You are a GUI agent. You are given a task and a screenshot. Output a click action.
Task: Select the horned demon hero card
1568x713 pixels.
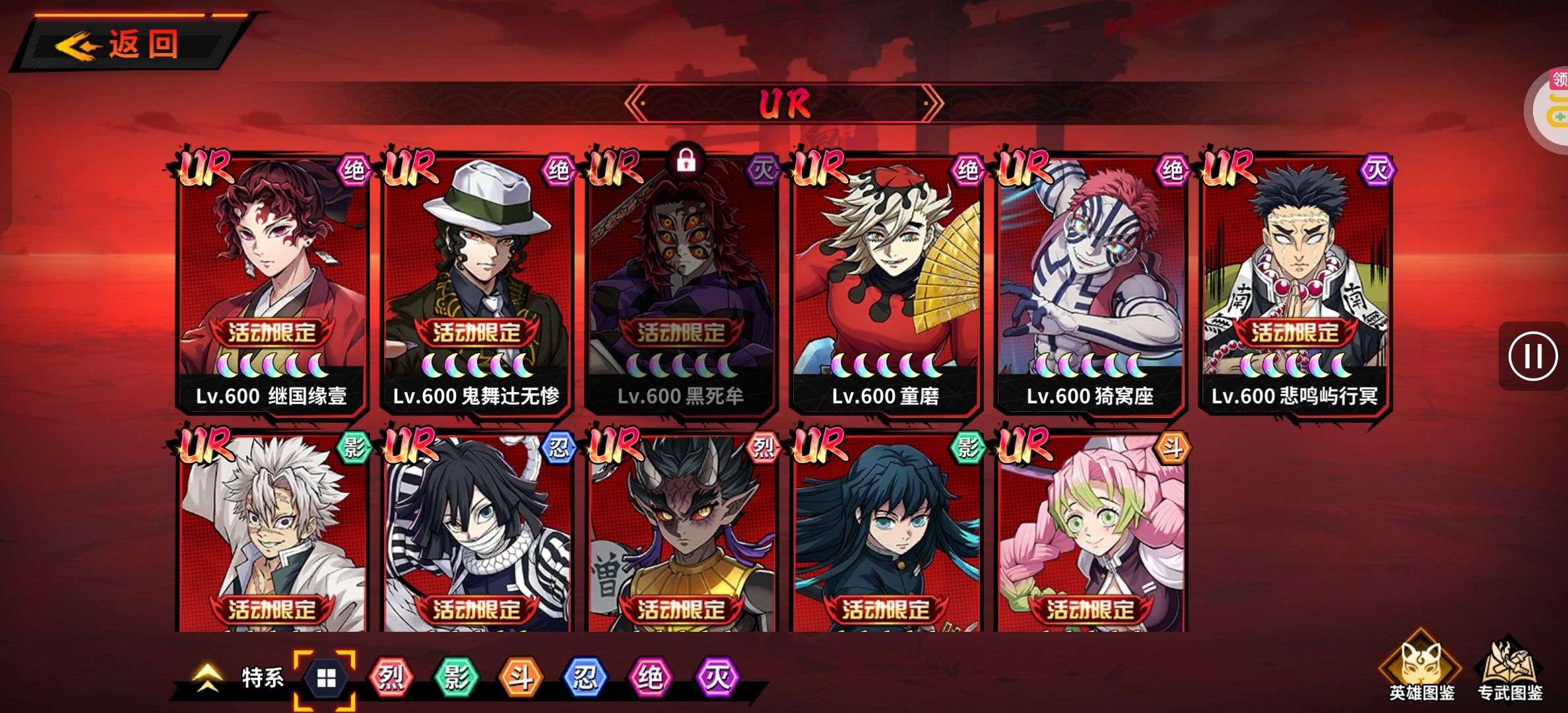pos(681,535)
